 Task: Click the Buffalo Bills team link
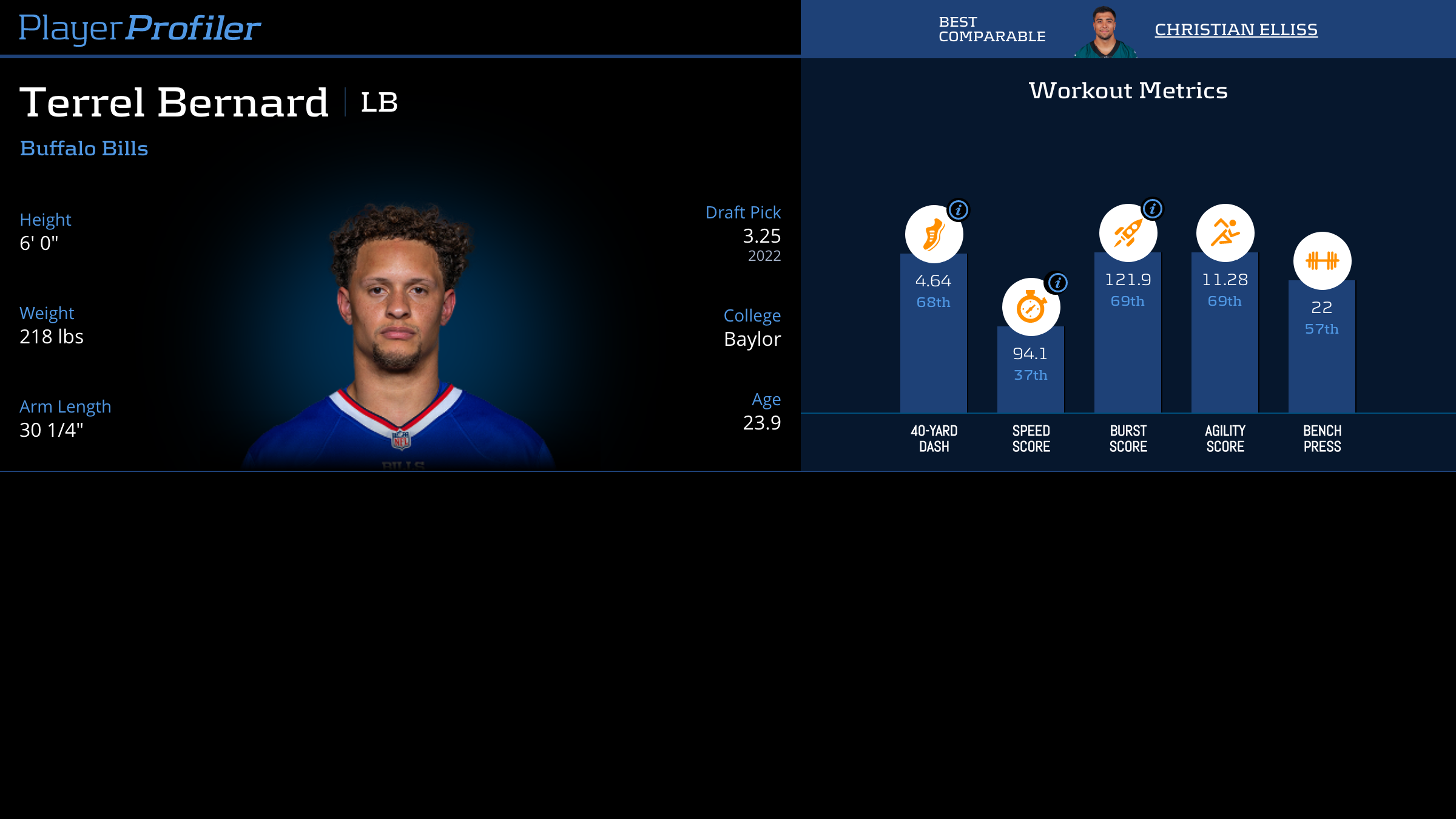[x=84, y=148]
